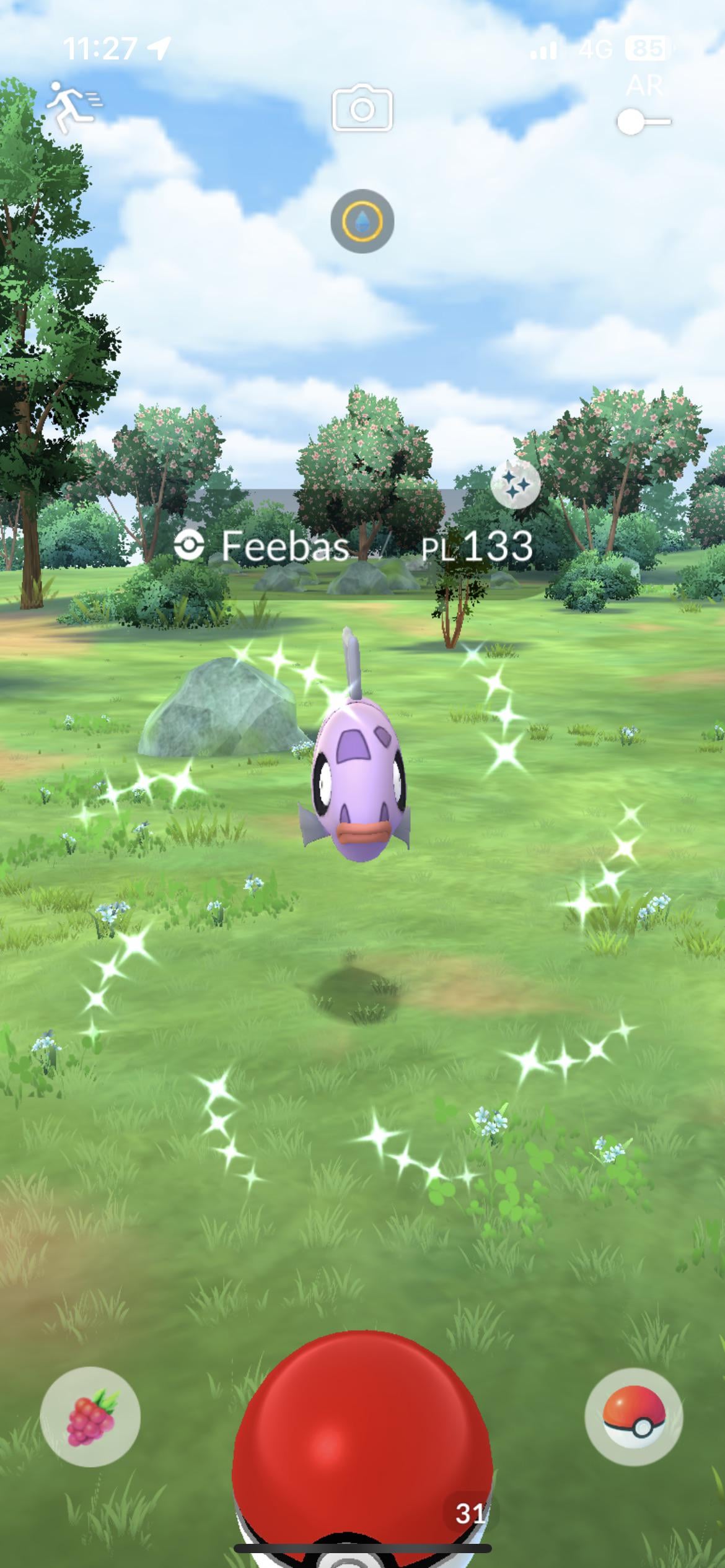Viewport: 725px width, 1568px height.
Task: Open the camera snapshot mode
Action: (x=362, y=109)
